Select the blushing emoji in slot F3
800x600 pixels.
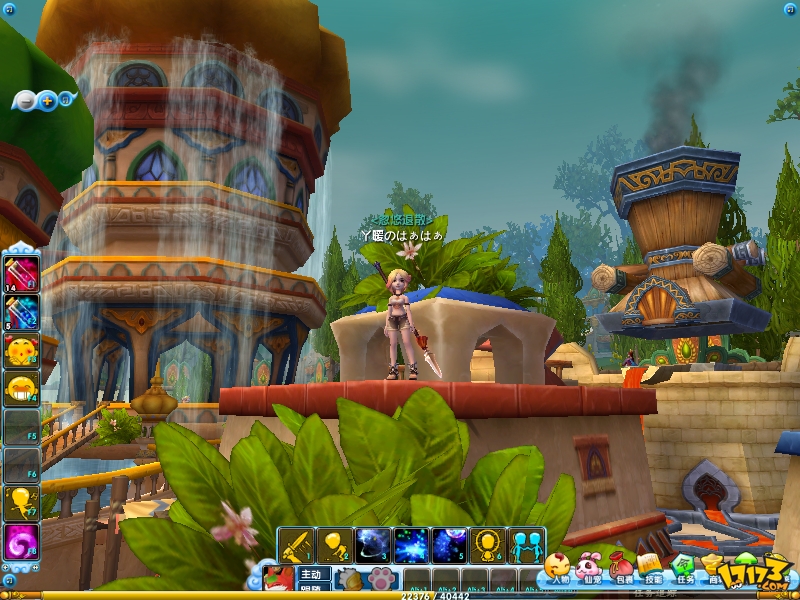point(21,349)
